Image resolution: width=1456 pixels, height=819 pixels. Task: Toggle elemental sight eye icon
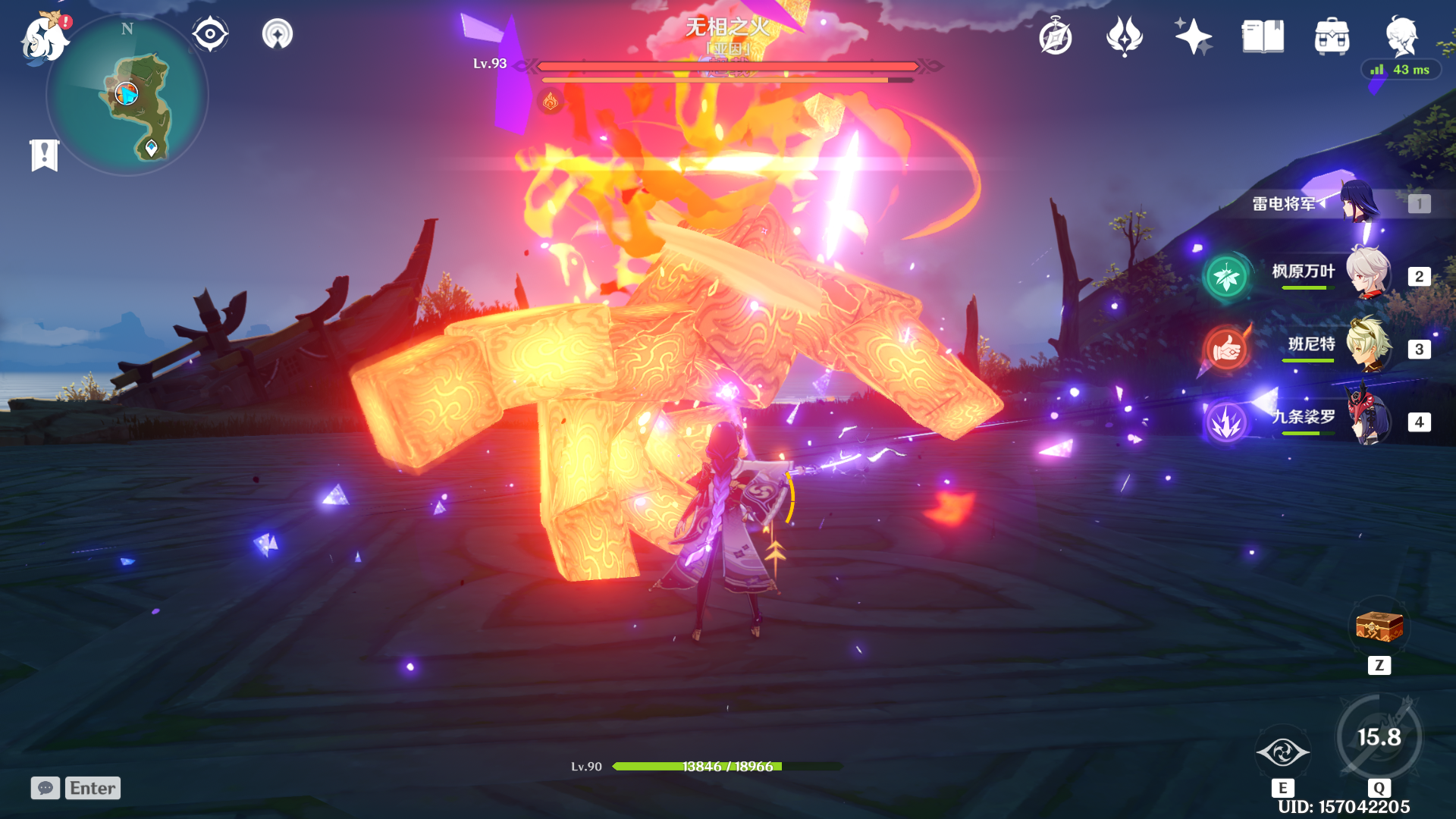point(210,34)
